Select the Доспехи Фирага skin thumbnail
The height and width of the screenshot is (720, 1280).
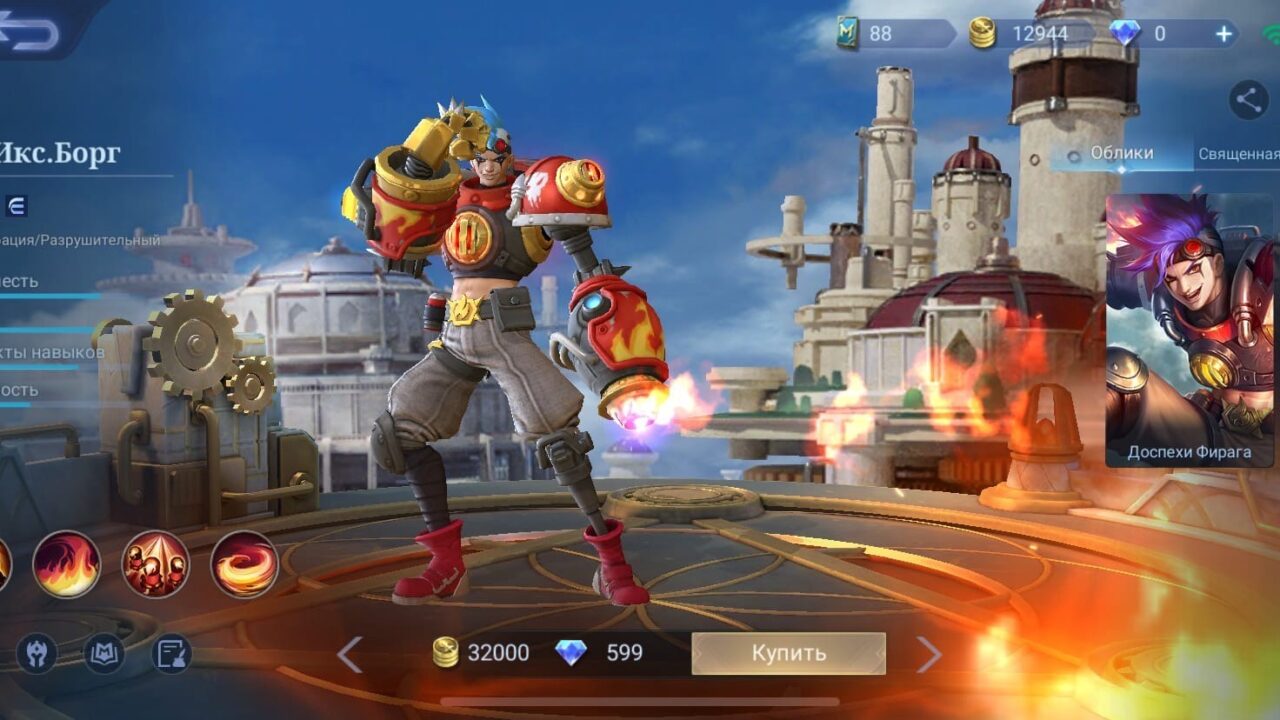[x=1189, y=330]
